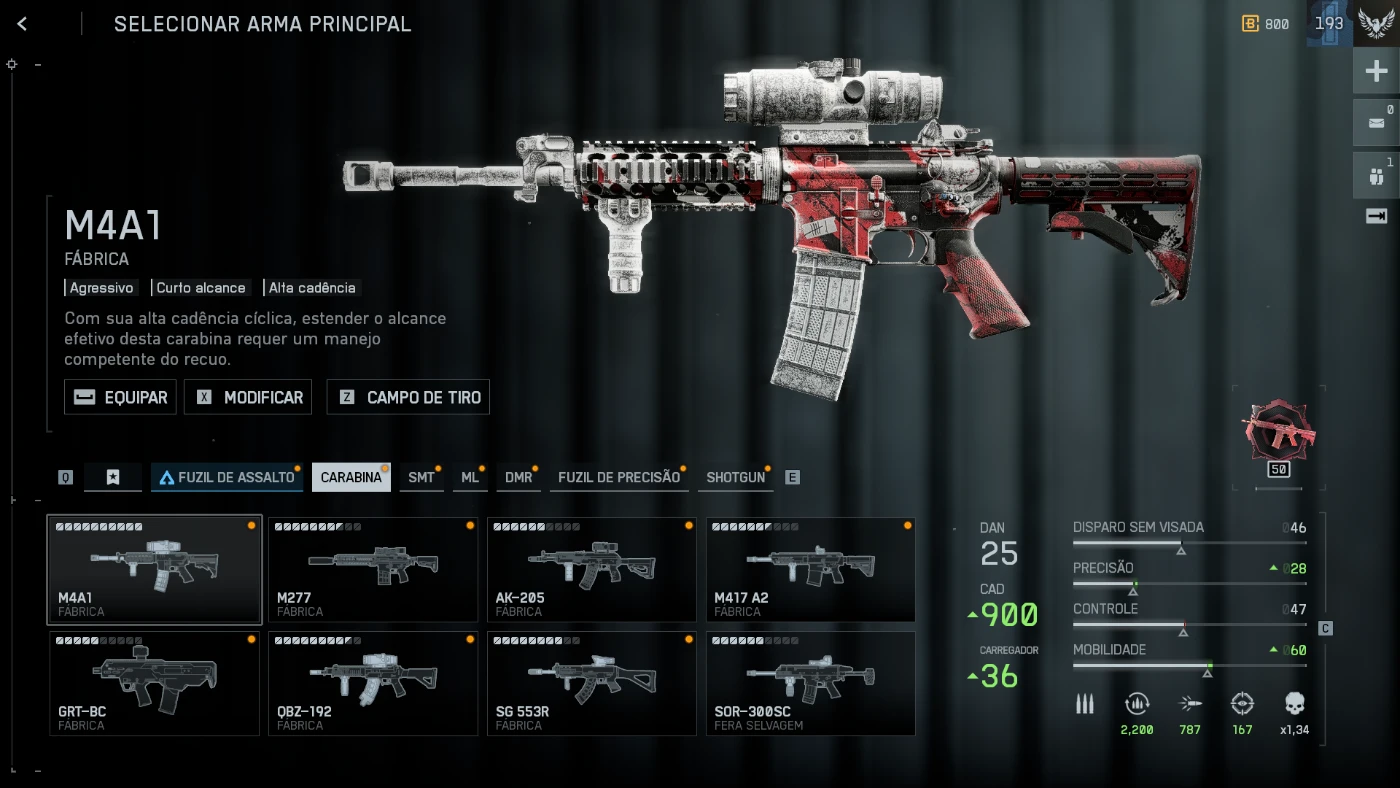1400x788 pixels.
Task: Select the GRT-BC weapon tile
Action: pyautogui.click(x=154, y=683)
